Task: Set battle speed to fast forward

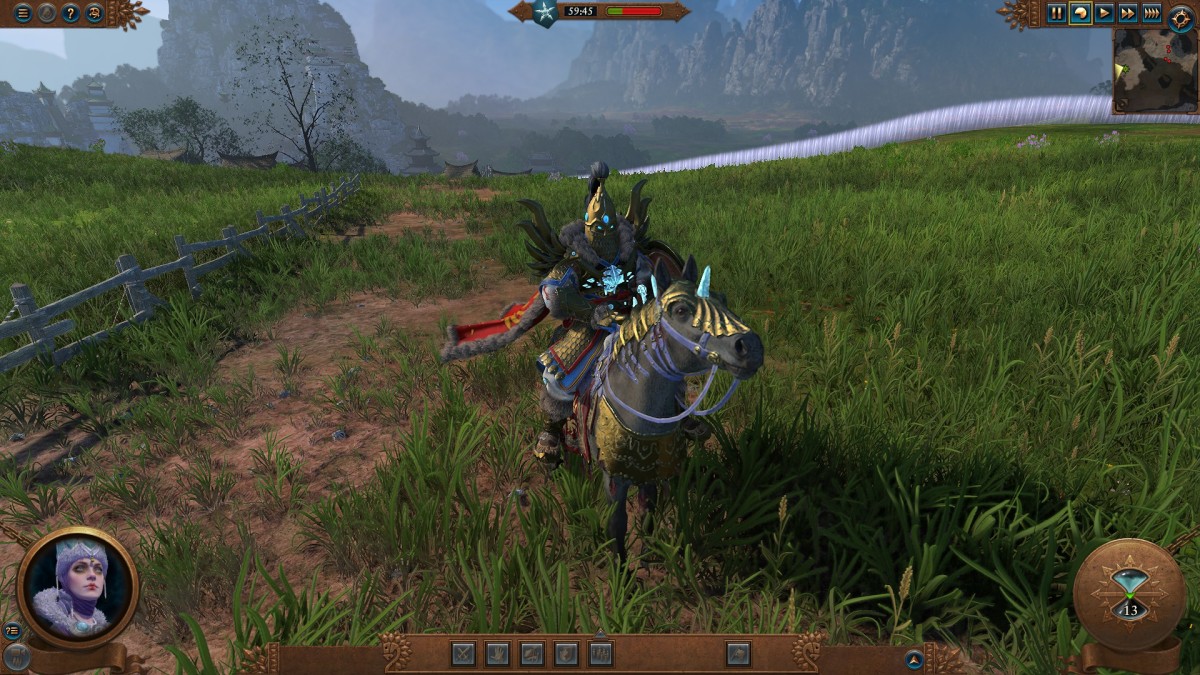Action: coord(1128,13)
